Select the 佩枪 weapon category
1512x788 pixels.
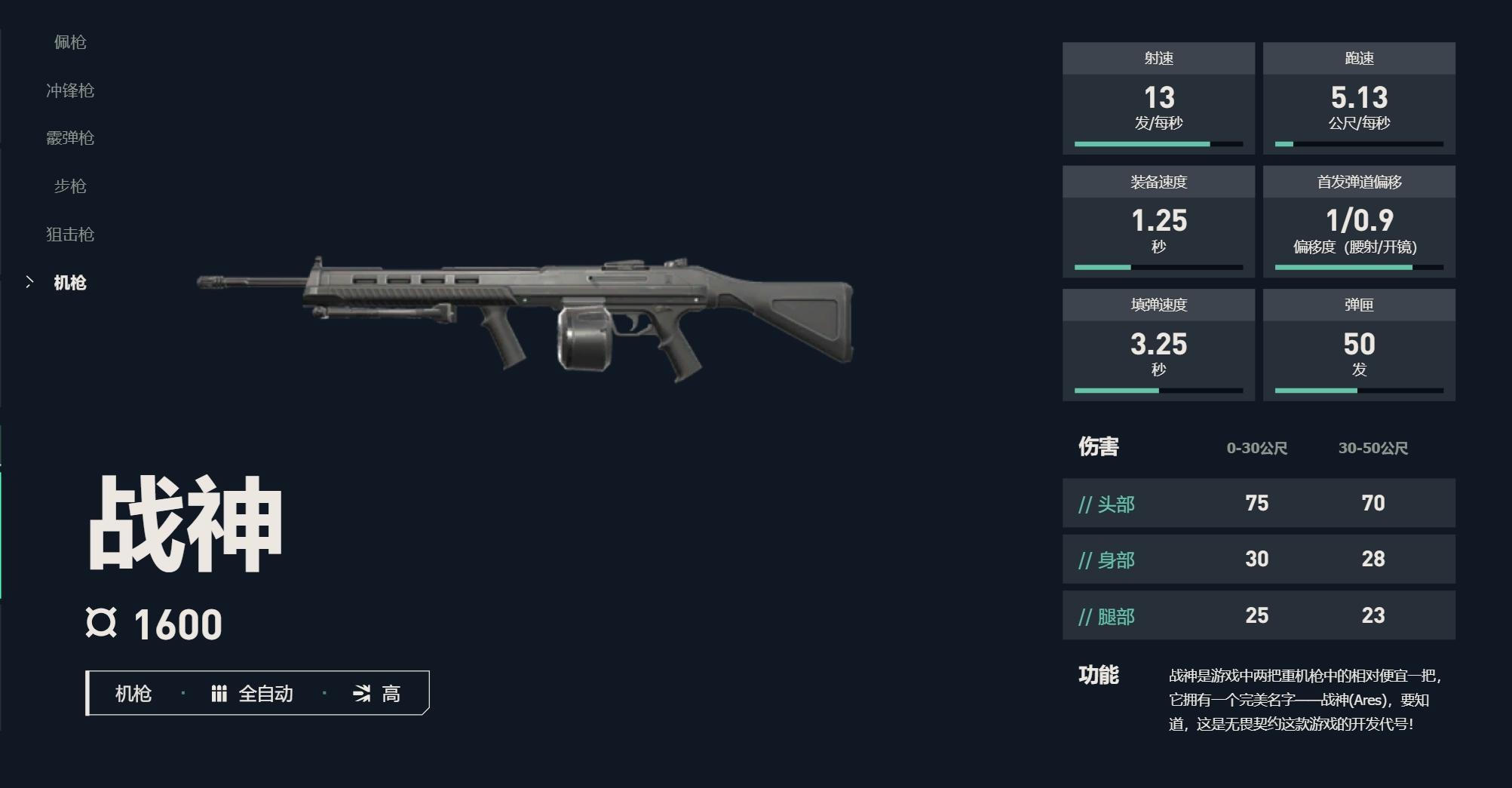point(70,42)
